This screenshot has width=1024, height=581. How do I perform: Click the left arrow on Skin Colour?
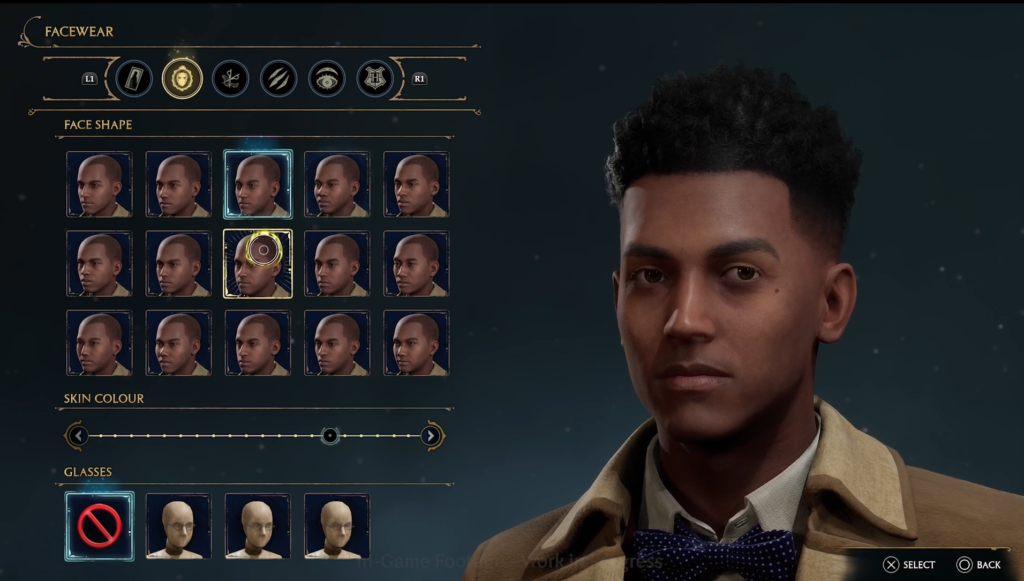point(78,436)
